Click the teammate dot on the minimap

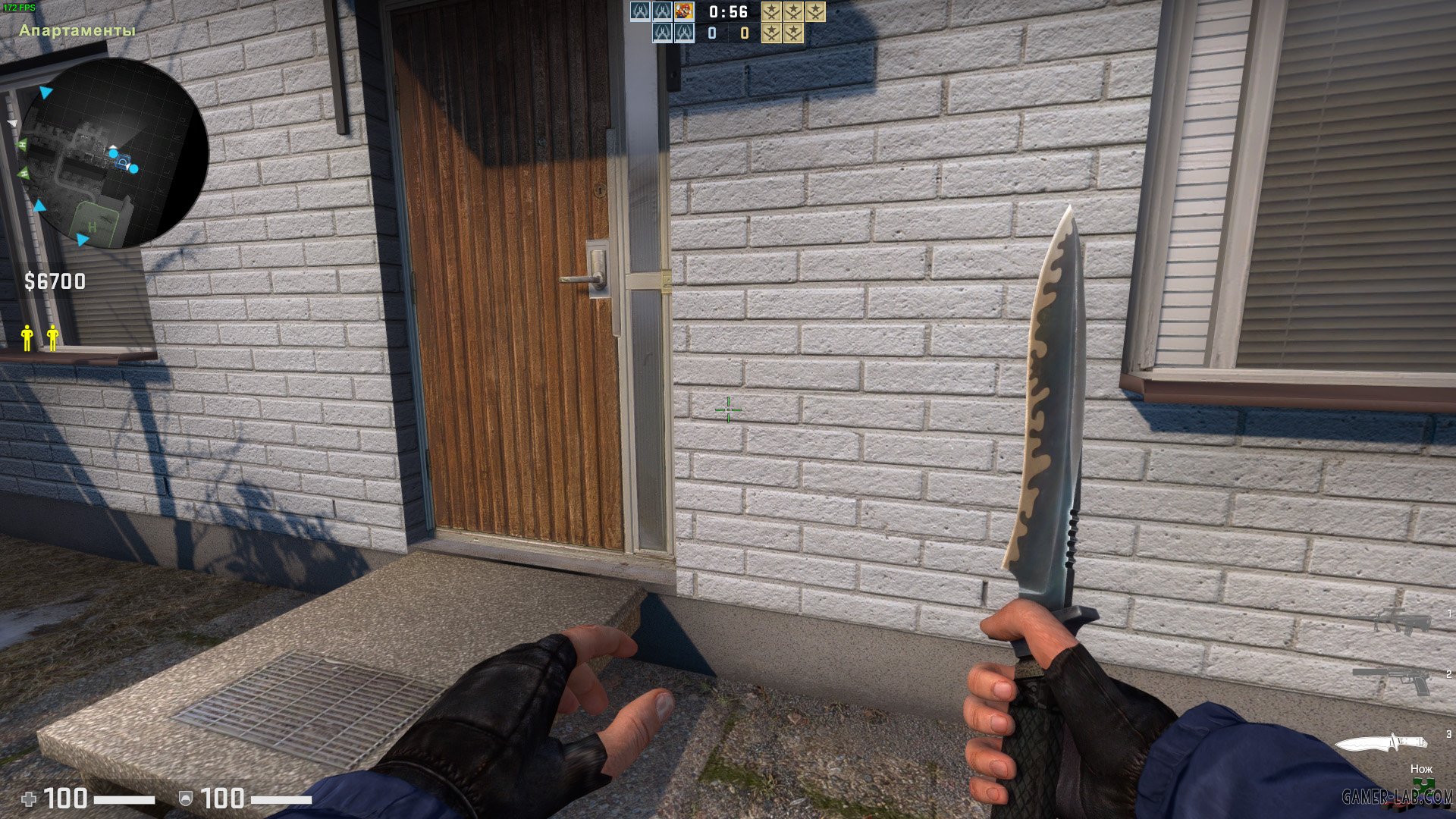pos(114,152)
